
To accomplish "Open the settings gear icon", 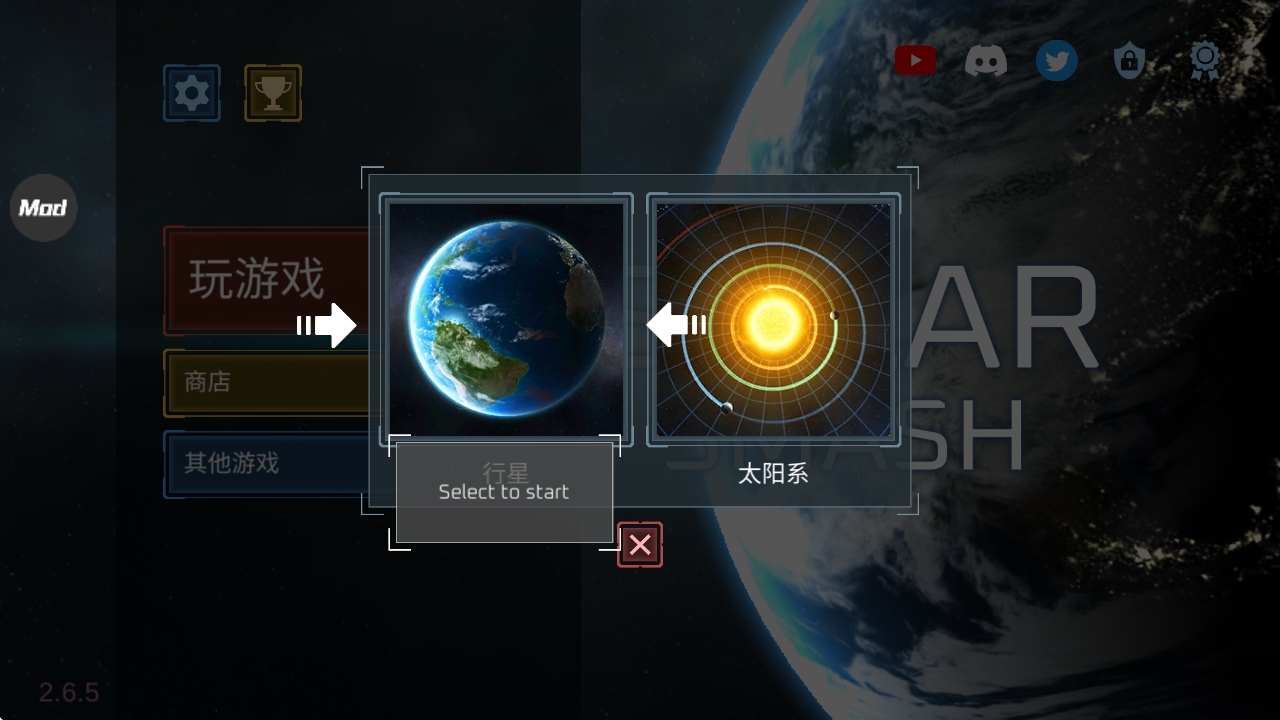I will pyautogui.click(x=191, y=92).
